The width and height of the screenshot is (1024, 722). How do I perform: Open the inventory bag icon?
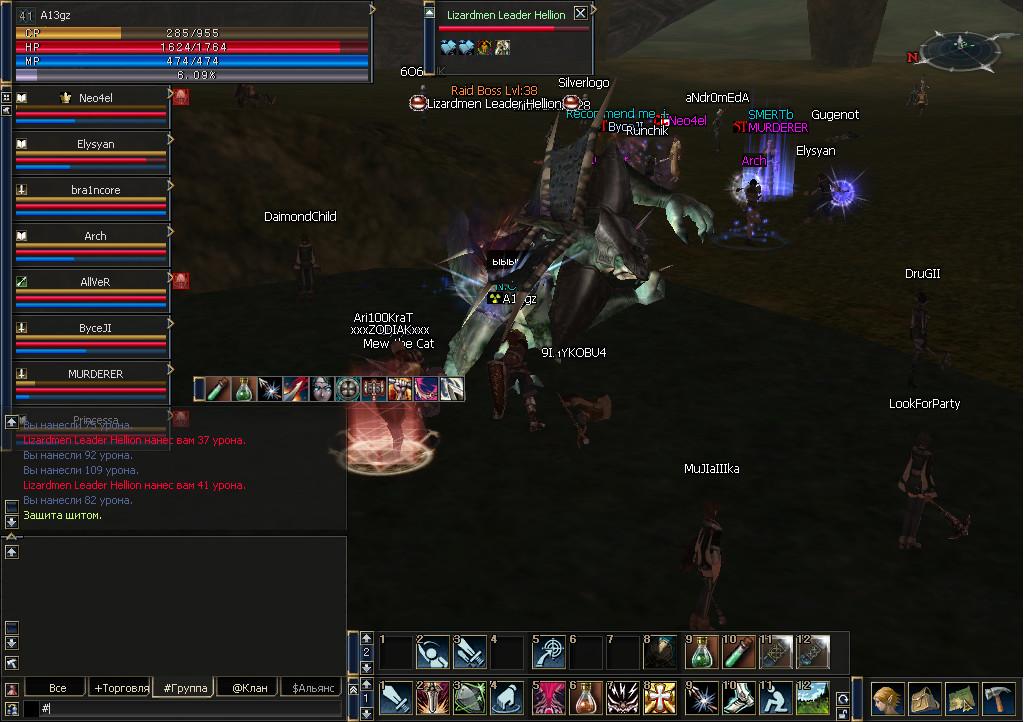pos(924,697)
